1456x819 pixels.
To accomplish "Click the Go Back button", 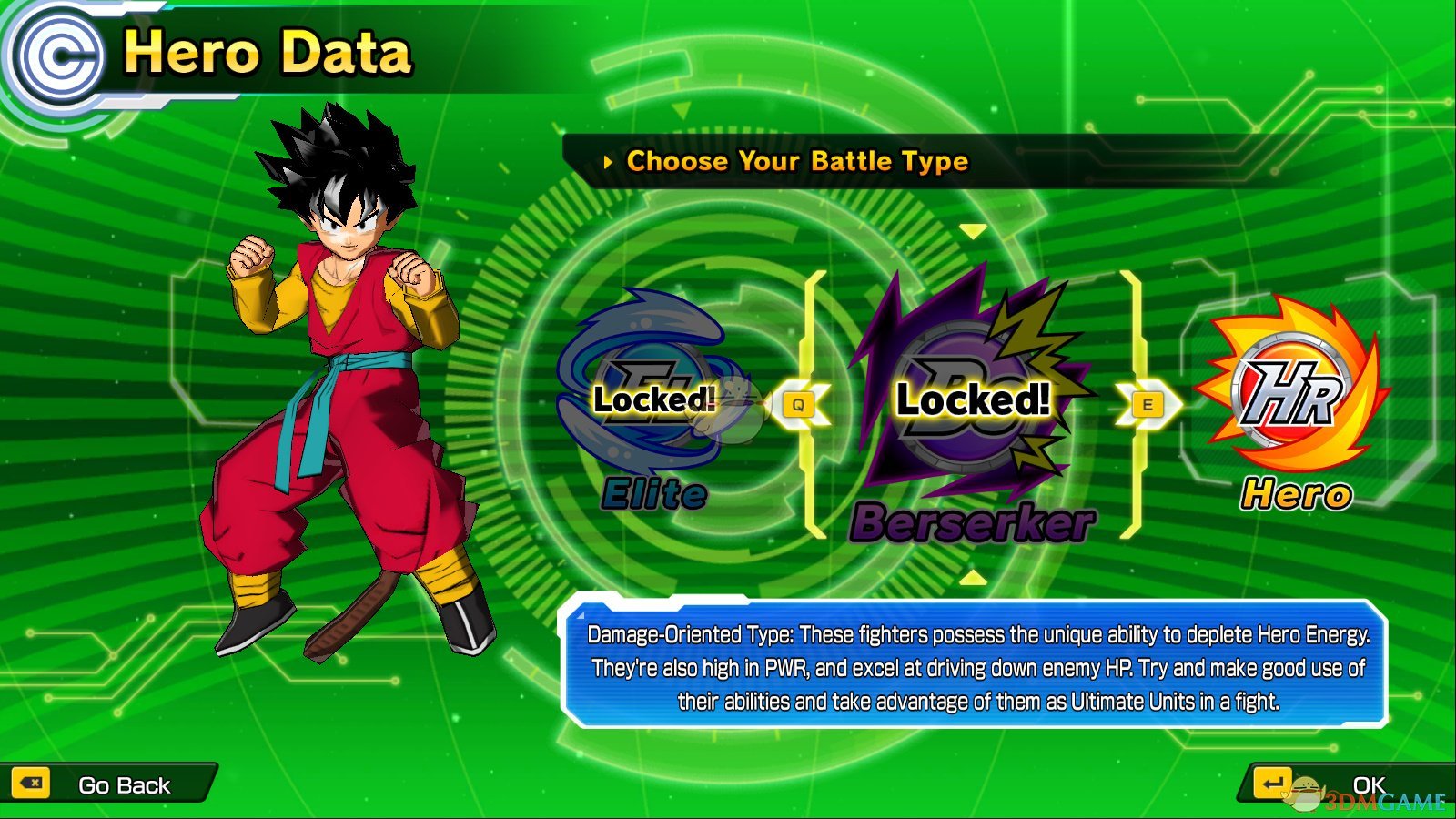I will point(107,784).
